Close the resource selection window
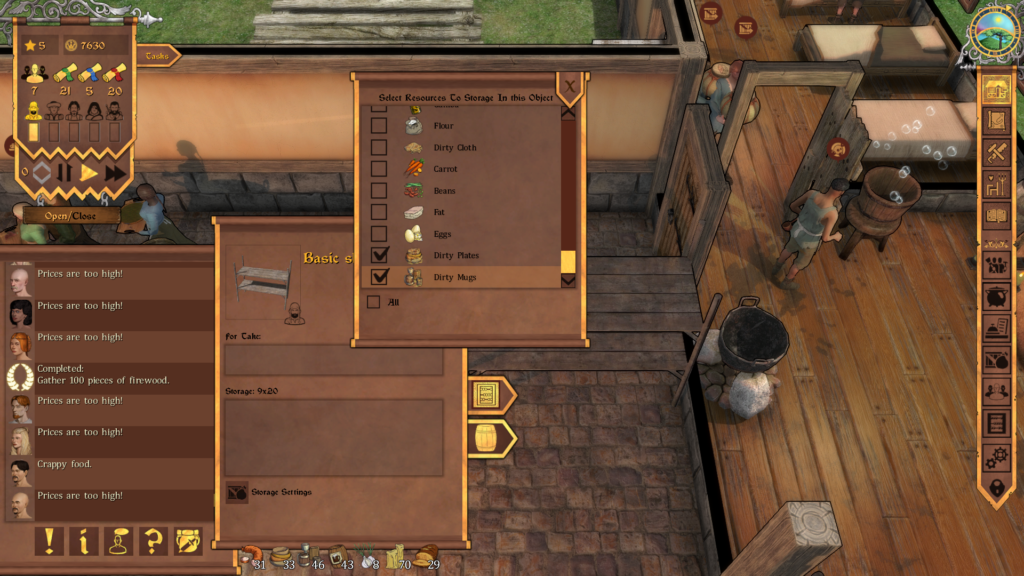Screen dimensions: 1024x576 570,87
